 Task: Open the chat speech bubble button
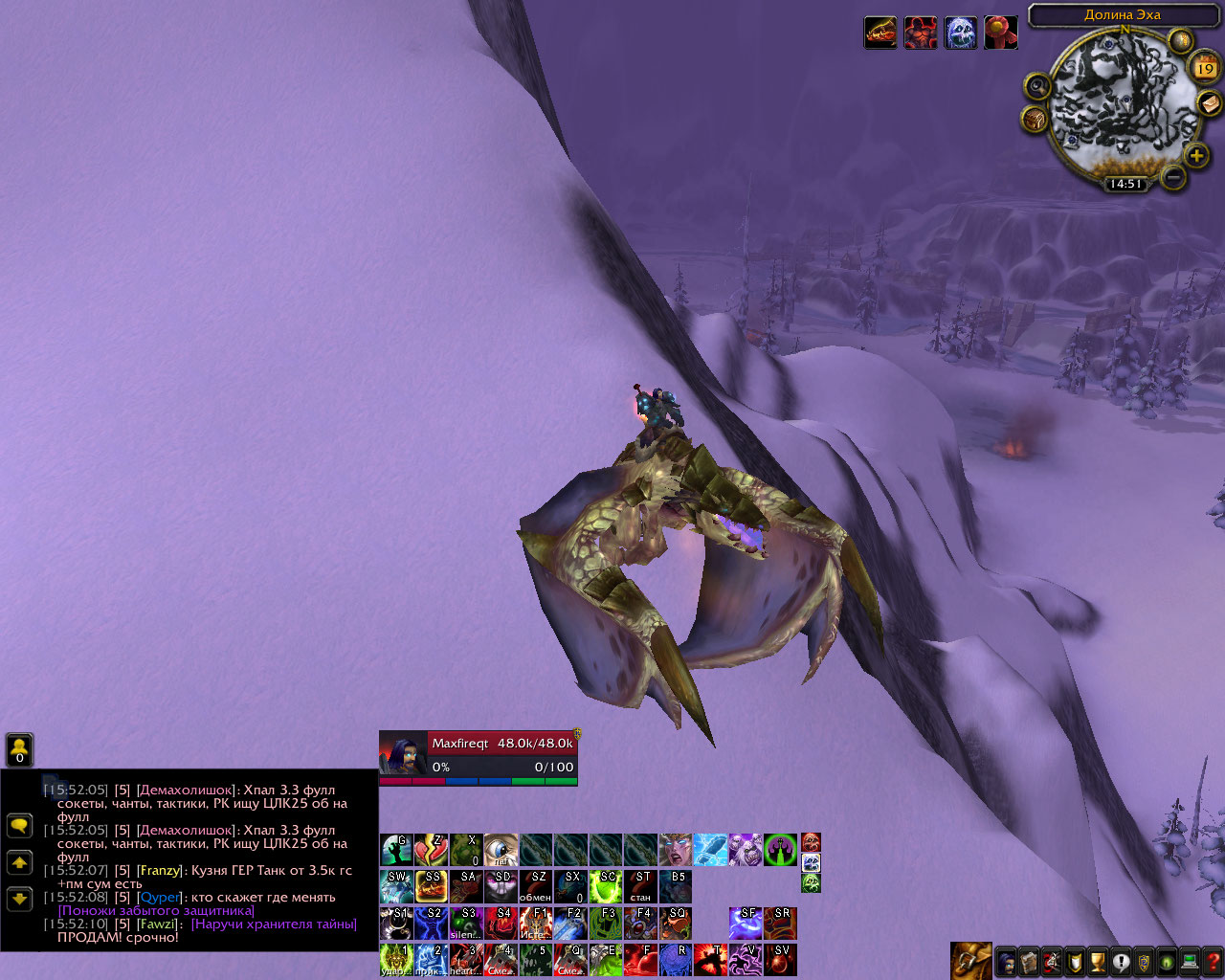[19, 825]
